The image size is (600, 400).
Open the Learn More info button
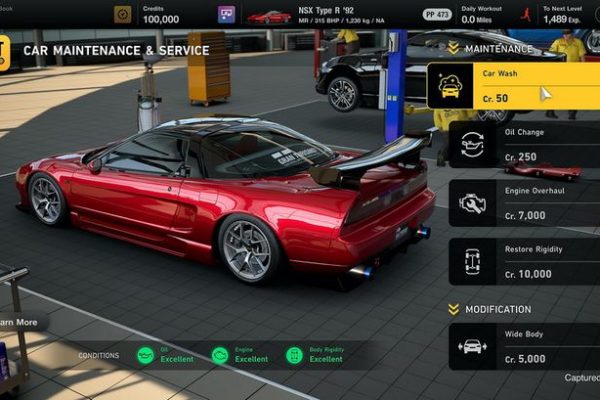18,322
